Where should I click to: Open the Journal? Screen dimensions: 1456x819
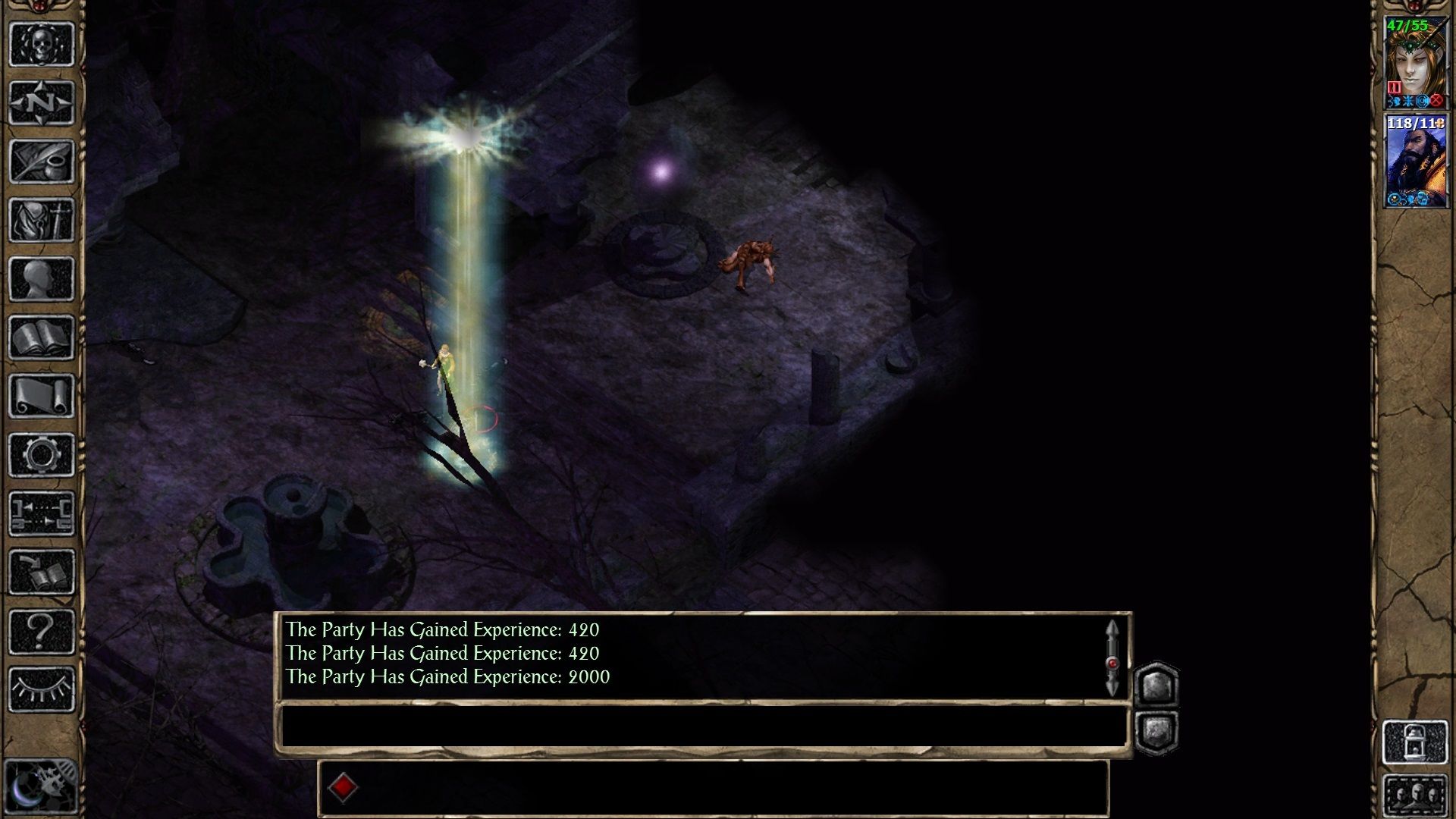click(42, 159)
